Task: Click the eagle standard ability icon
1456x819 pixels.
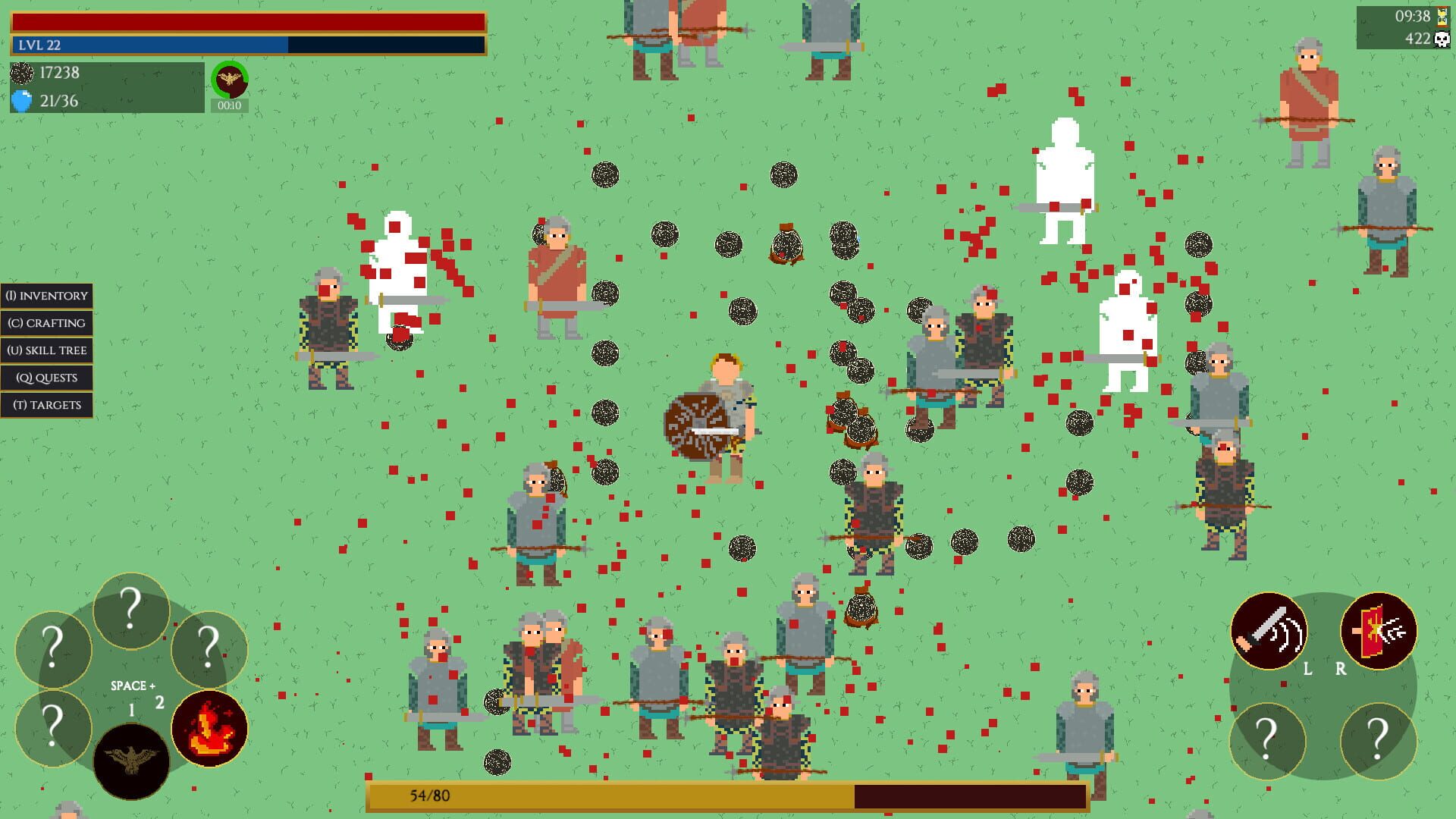Action: click(131, 761)
